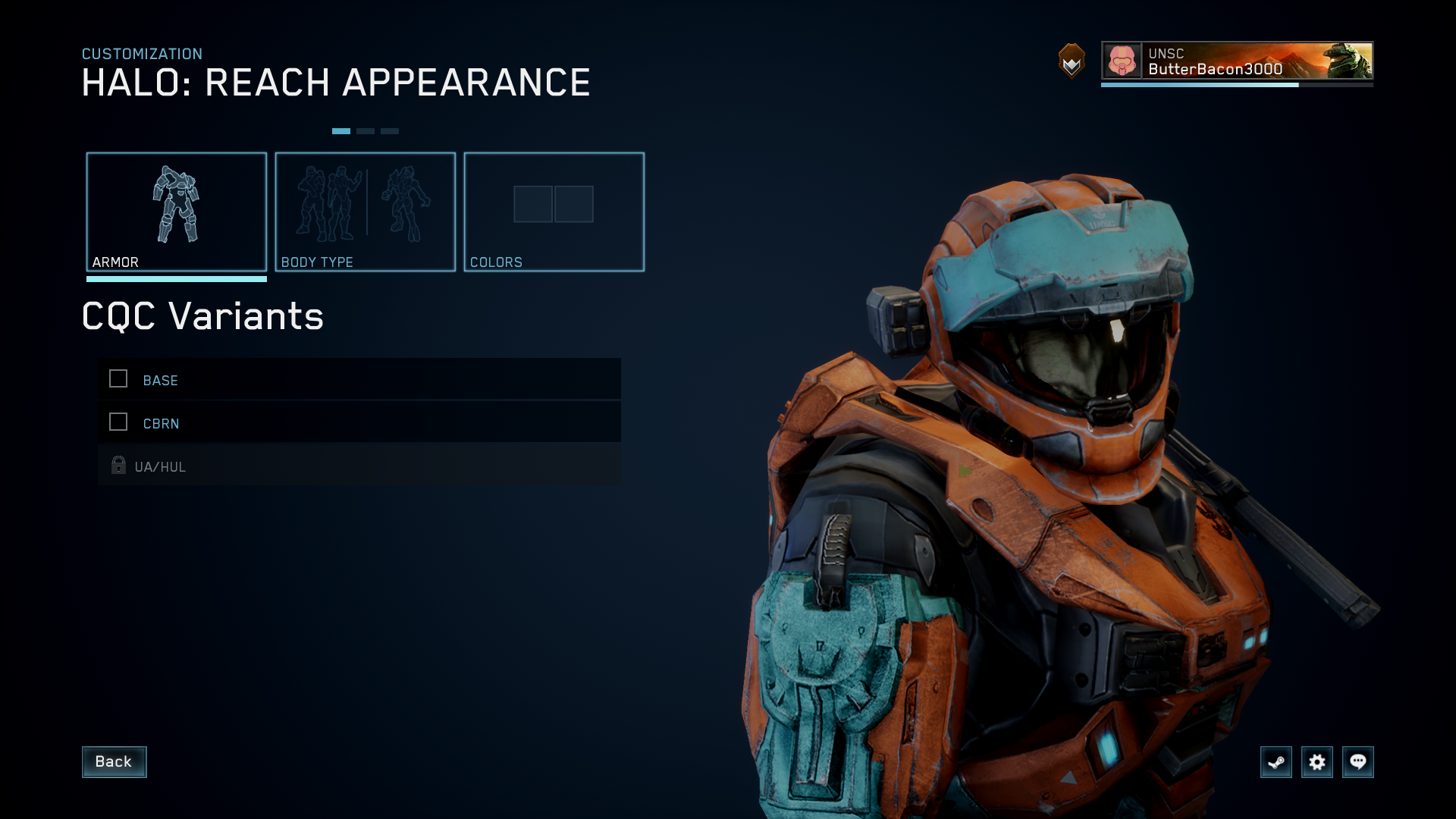
Task: Open the settings gear icon
Action: point(1317,762)
